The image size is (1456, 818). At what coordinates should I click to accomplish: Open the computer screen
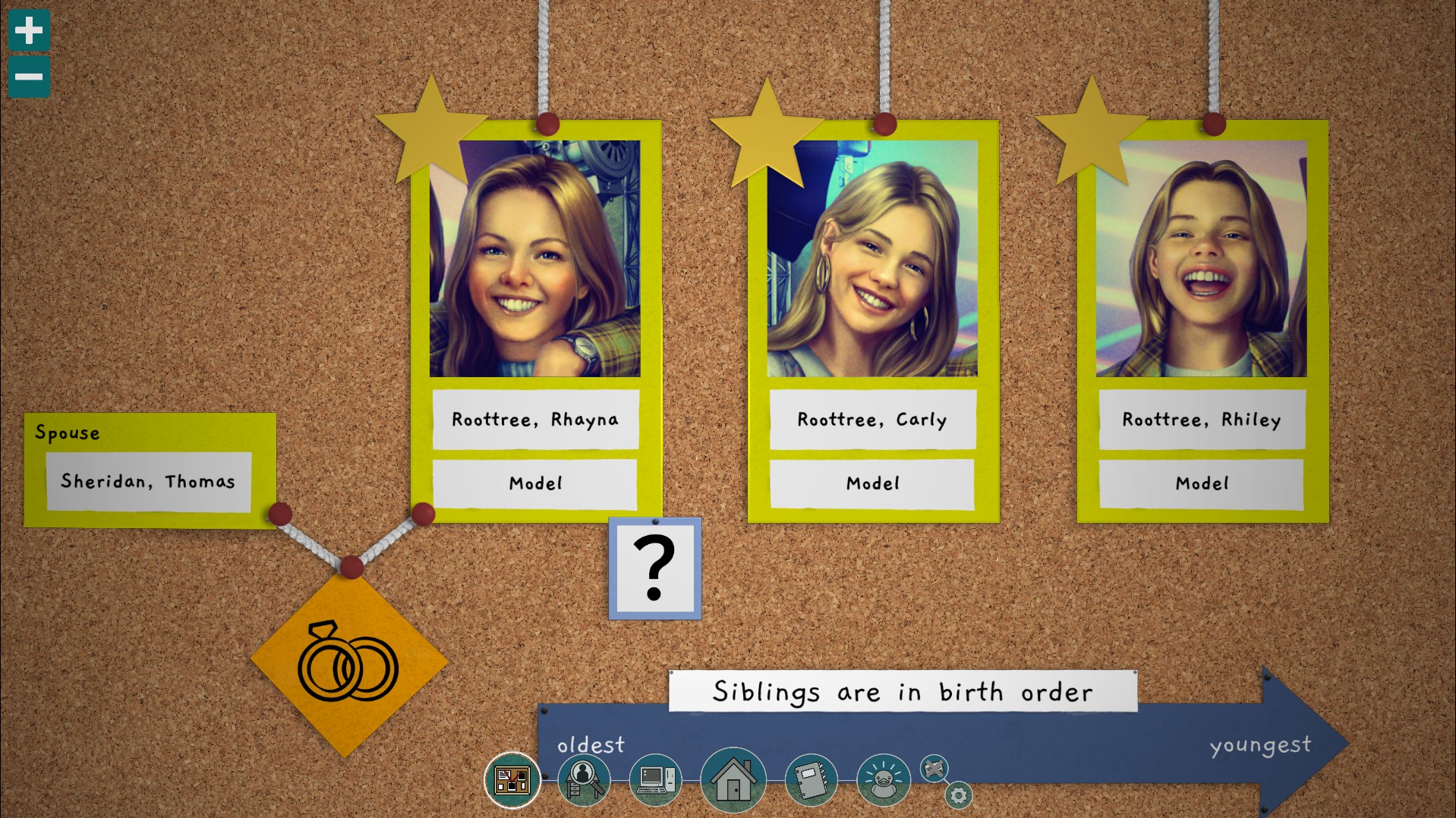click(656, 780)
